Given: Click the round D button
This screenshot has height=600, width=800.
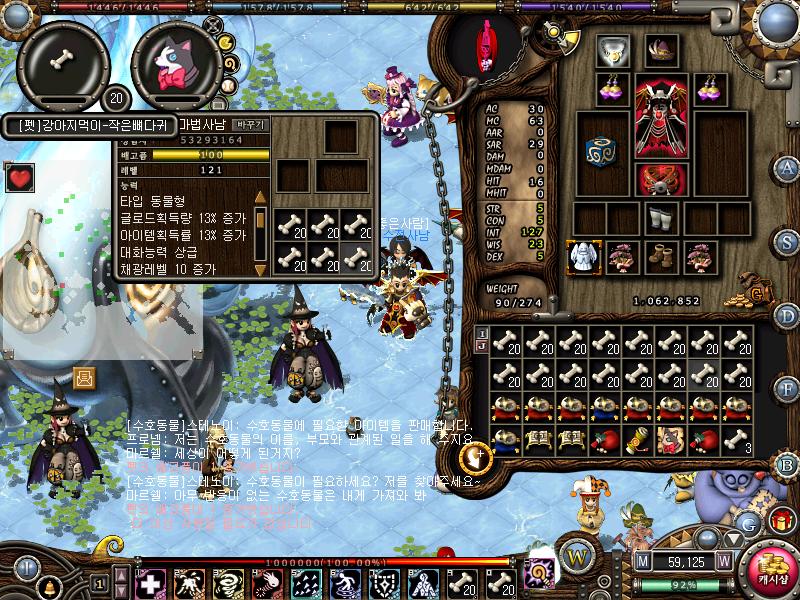Looking at the screenshot, I should (788, 316).
